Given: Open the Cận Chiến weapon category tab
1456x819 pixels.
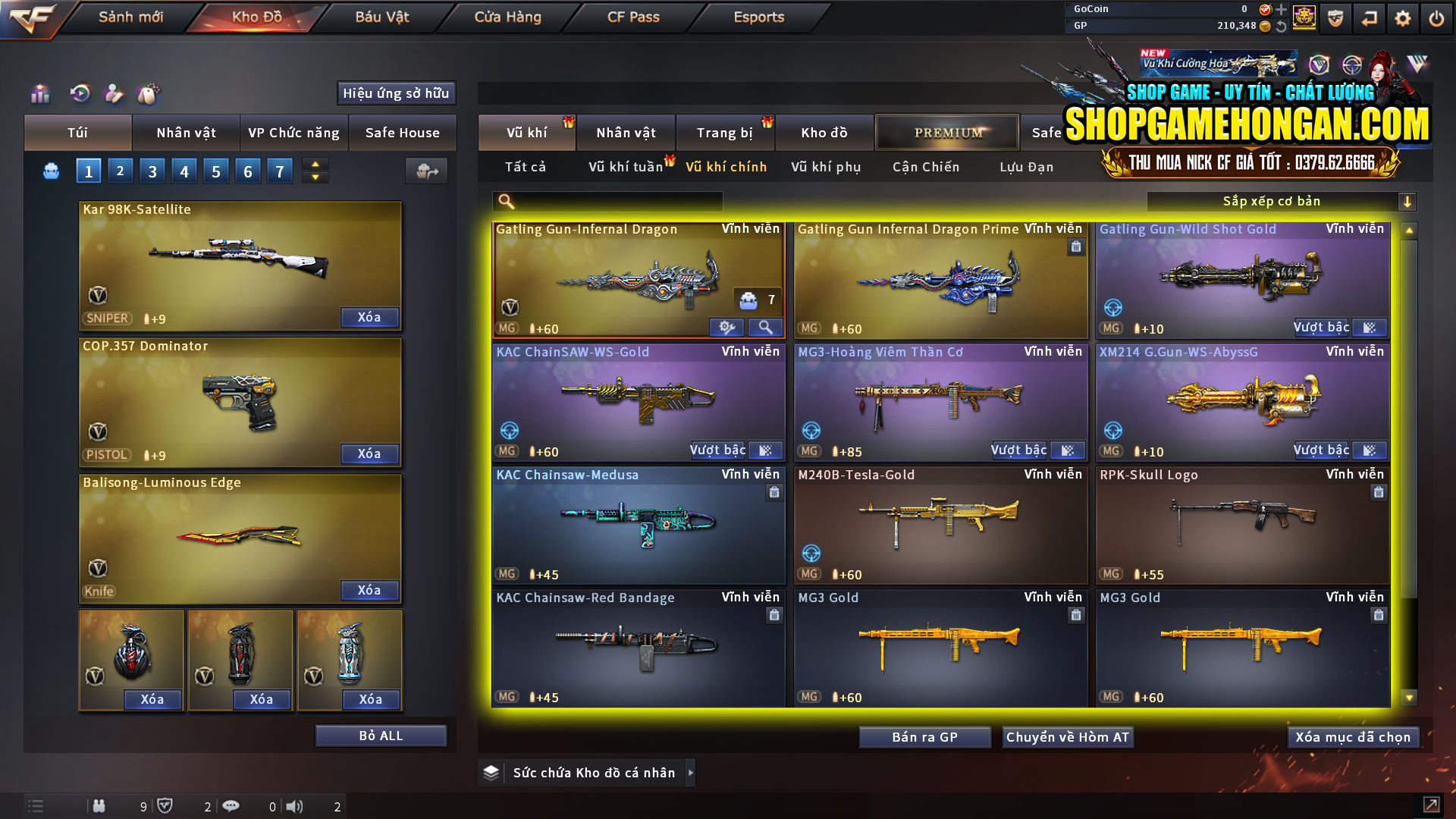Looking at the screenshot, I should click(x=925, y=167).
